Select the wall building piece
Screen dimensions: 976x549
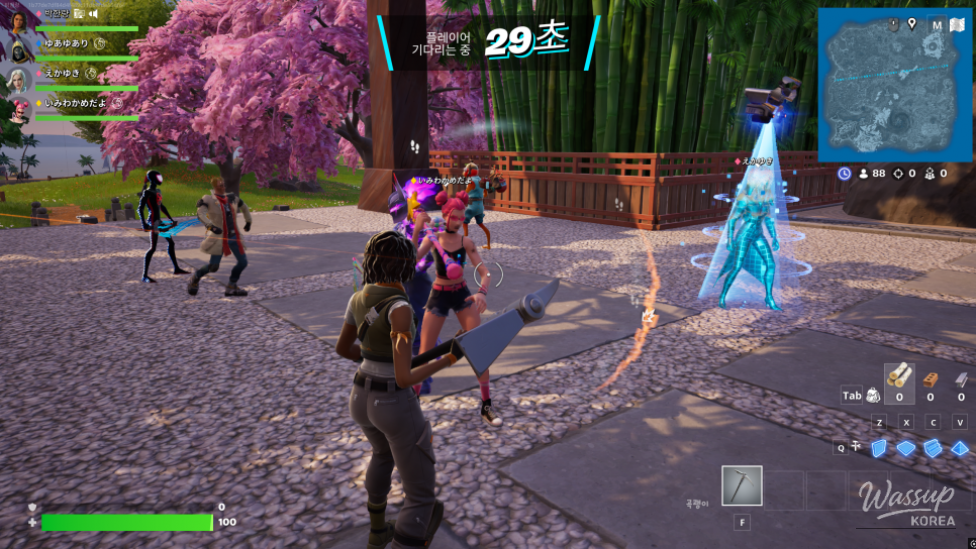(x=880, y=448)
